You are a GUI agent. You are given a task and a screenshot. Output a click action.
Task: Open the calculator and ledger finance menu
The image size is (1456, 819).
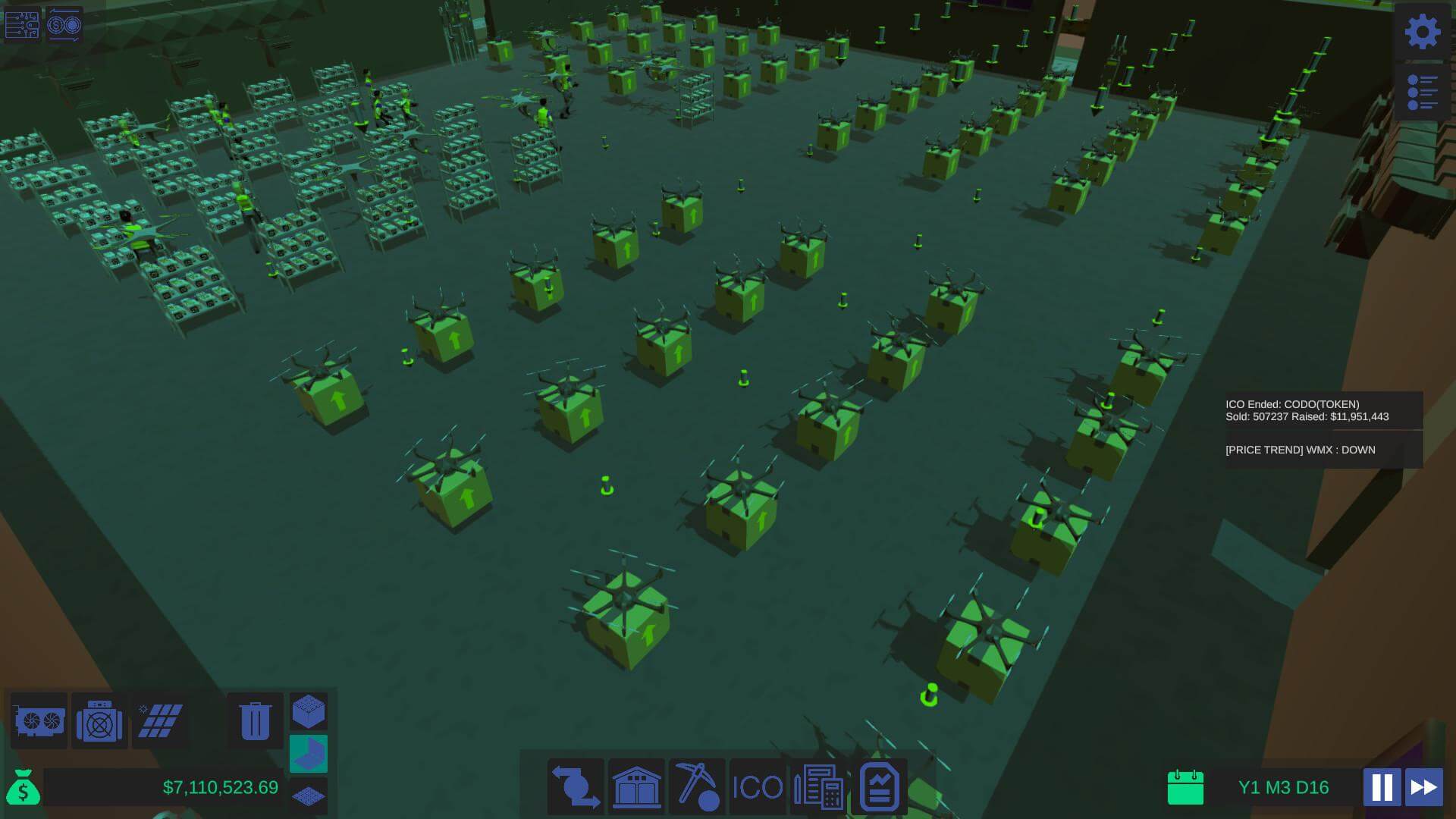tap(818, 786)
